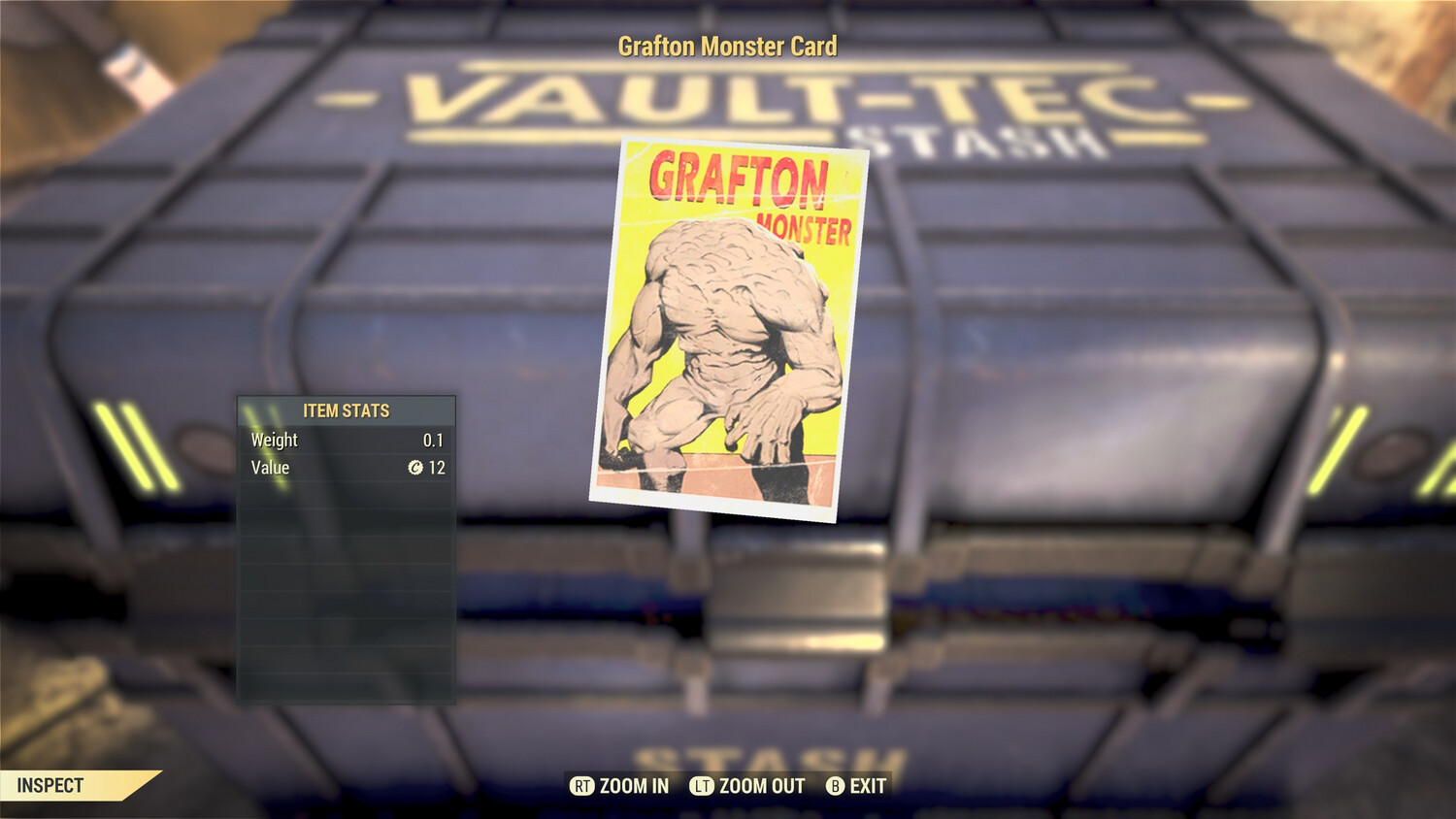This screenshot has height=819, width=1456.
Task: Click the Grafton Monster Card title at top
Action: (727, 45)
